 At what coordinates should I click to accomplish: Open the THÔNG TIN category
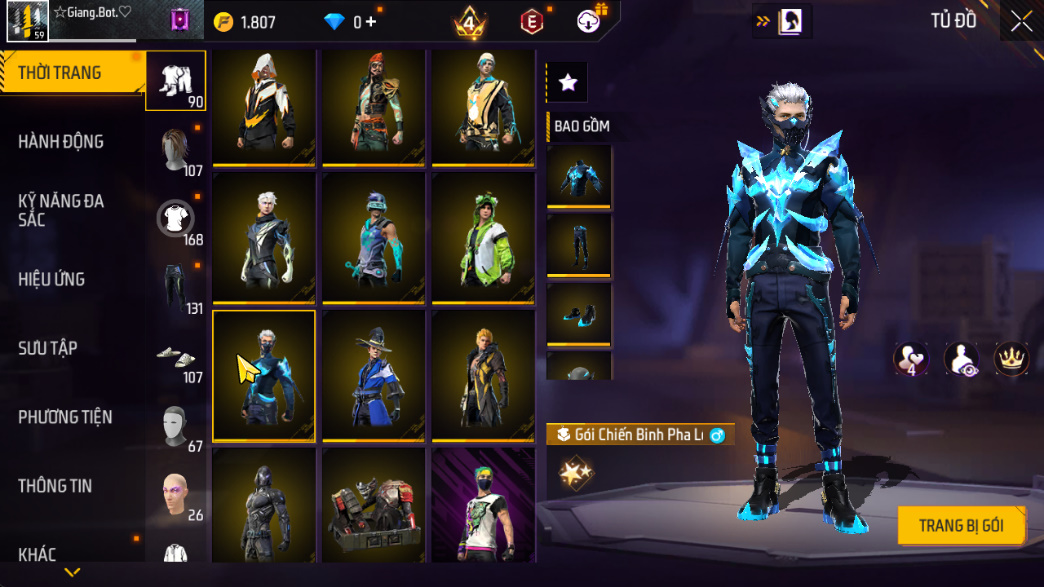coord(55,486)
